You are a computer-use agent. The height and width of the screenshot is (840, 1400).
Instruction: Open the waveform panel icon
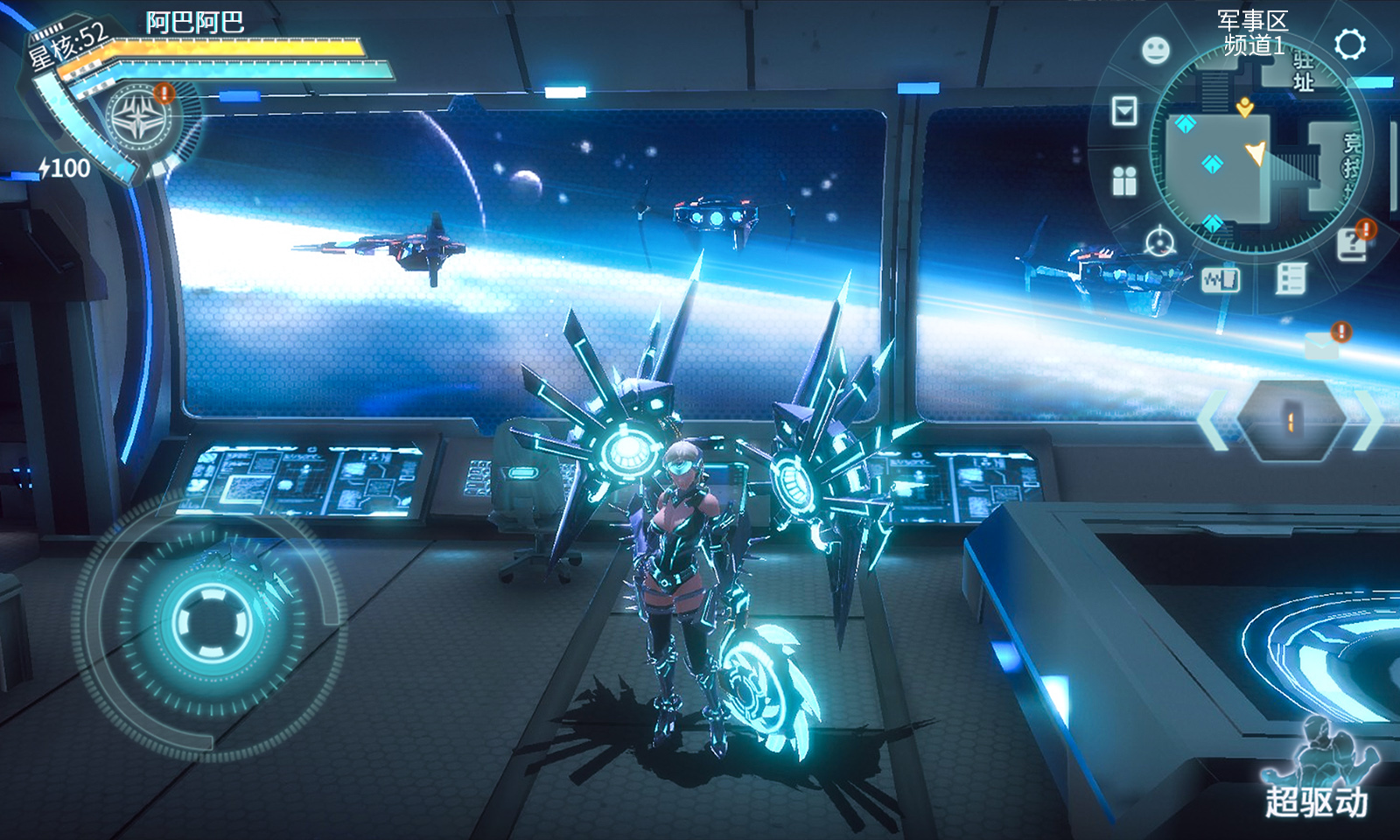click(1220, 280)
